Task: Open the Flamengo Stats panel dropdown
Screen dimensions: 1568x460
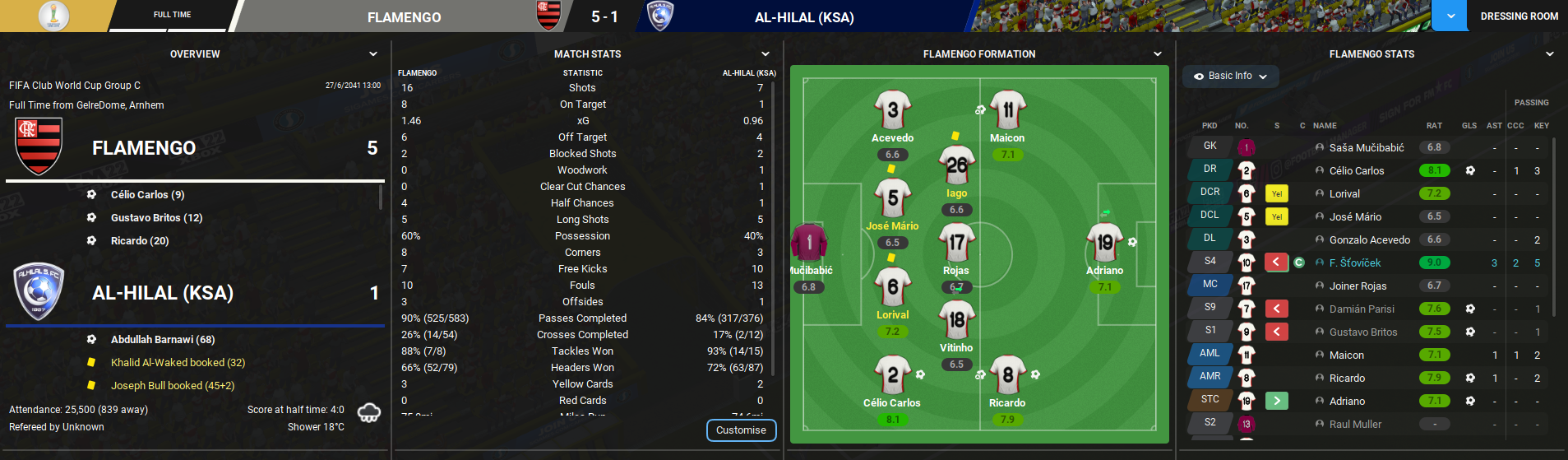Action: [x=1550, y=54]
